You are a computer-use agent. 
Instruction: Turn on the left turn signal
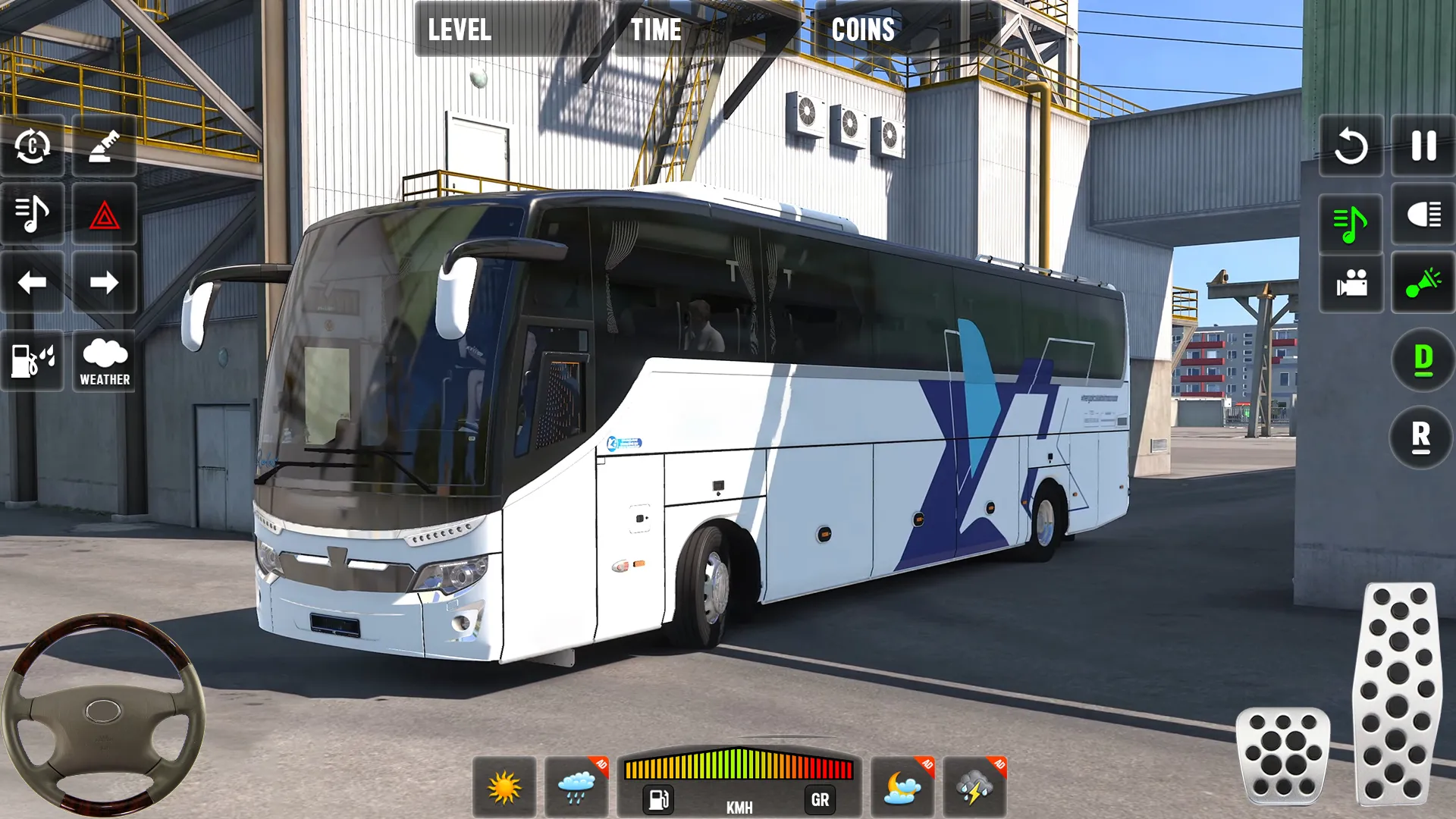point(33,282)
